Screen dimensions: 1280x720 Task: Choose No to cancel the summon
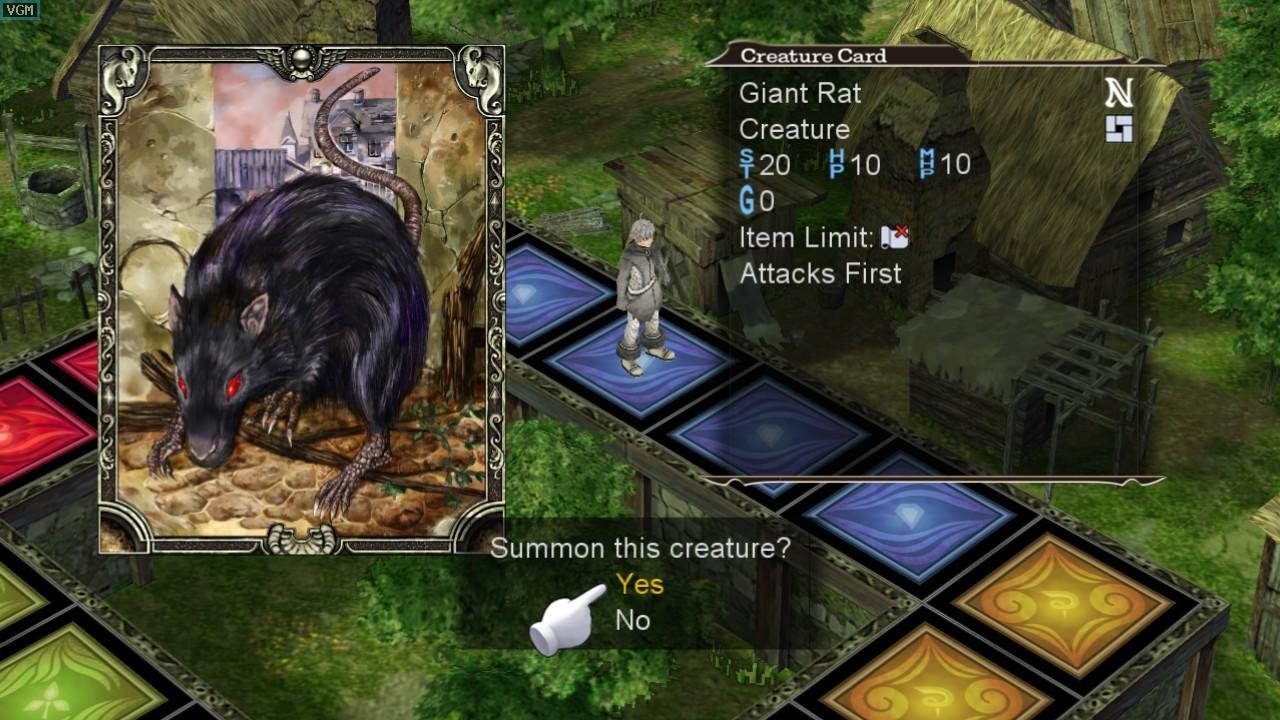click(x=633, y=620)
